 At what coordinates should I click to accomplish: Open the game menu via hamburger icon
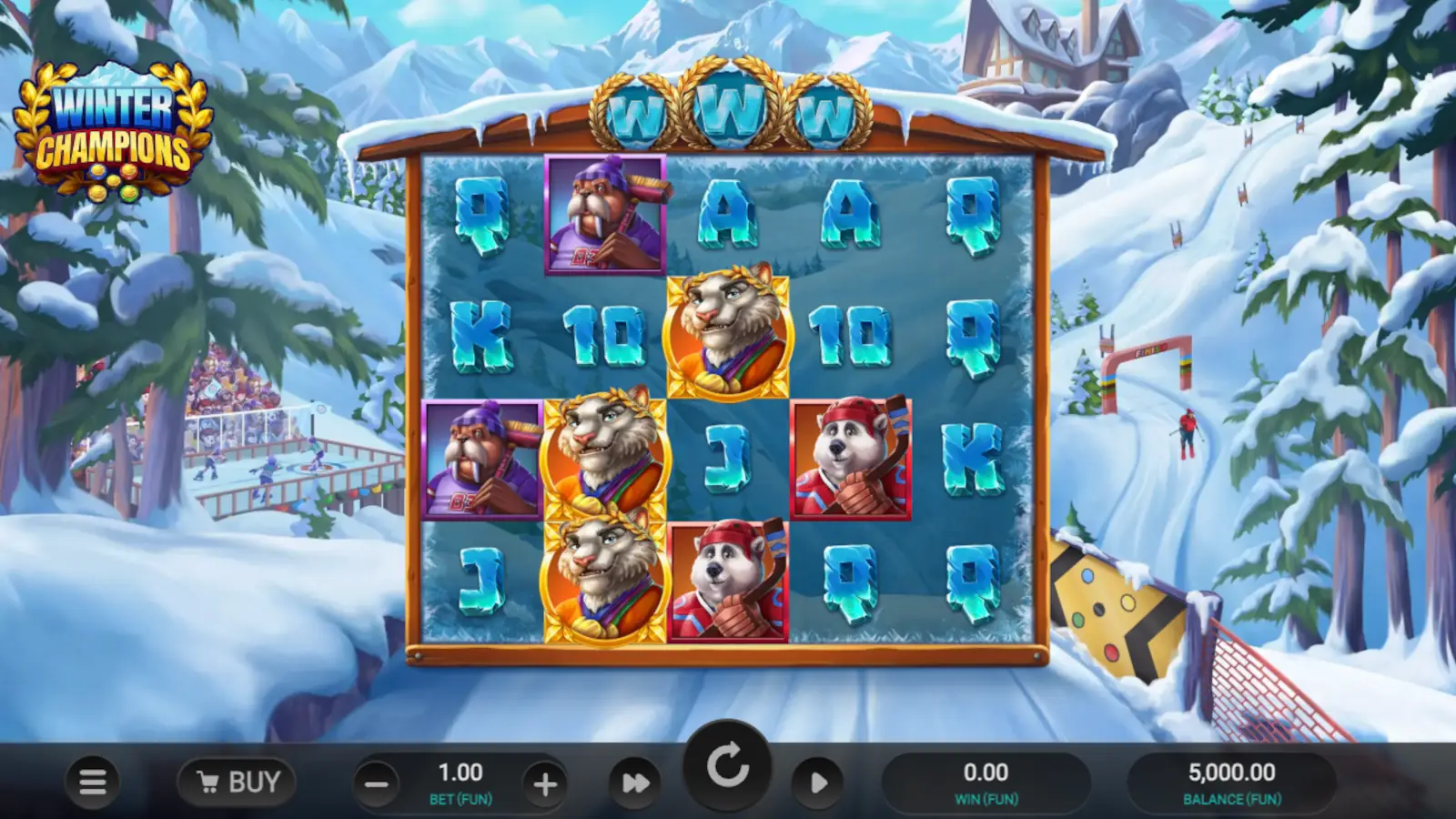tap(94, 781)
